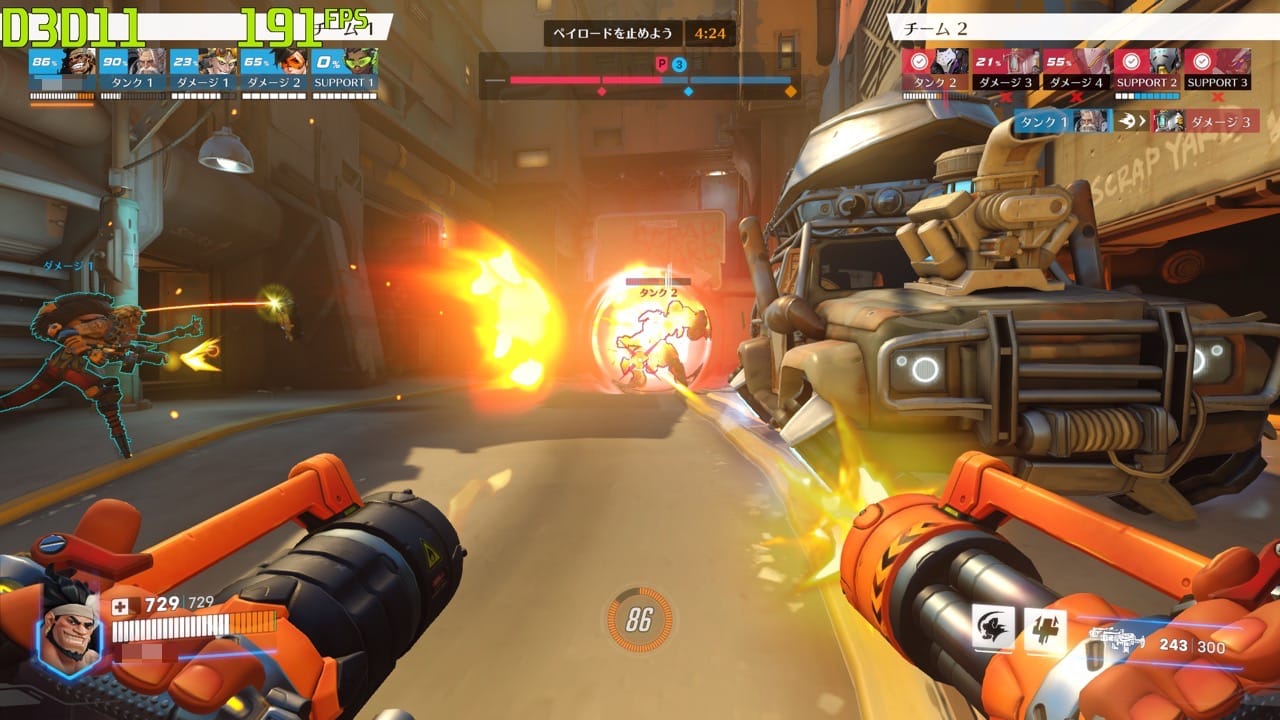Spectate the タンク 1 player tile
This screenshot has width=1280, height=720.
coord(133,71)
